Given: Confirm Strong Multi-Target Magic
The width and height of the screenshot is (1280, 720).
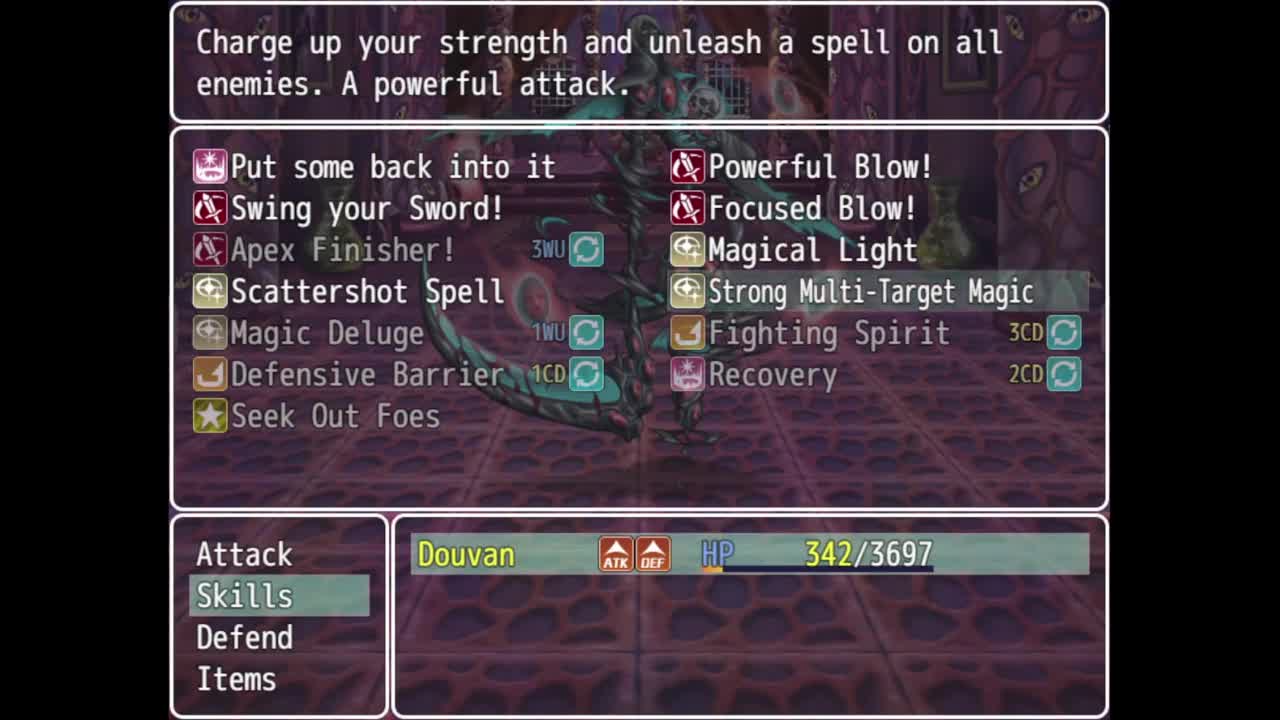Looking at the screenshot, I should click(x=870, y=292).
